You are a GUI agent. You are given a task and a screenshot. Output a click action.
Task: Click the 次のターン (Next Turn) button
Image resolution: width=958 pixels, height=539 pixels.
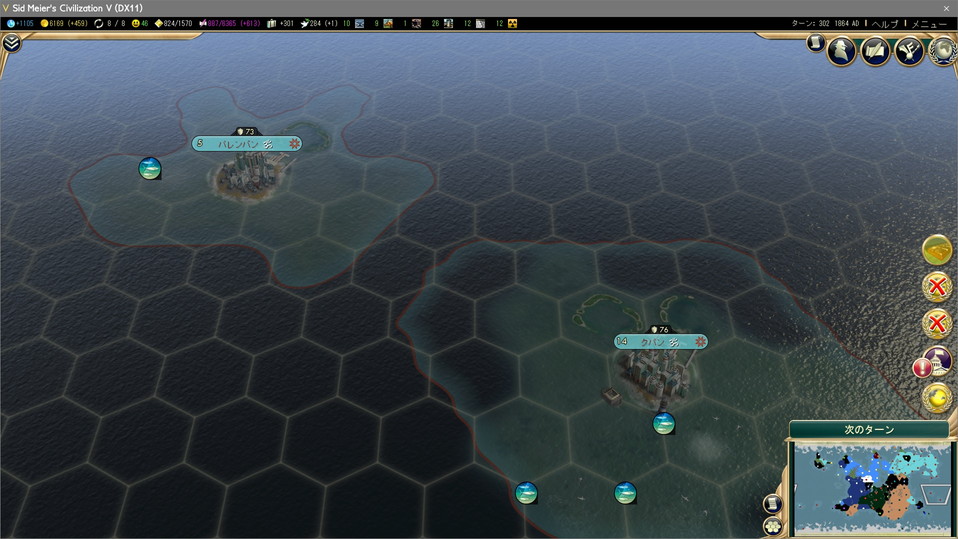coord(869,430)
